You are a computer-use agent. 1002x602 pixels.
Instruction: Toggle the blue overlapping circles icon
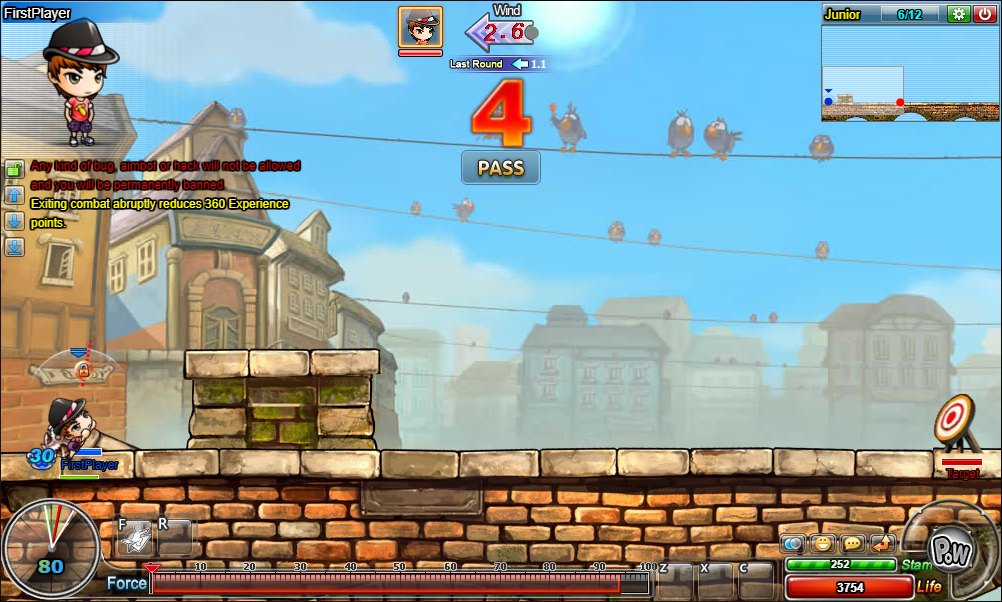793,544
